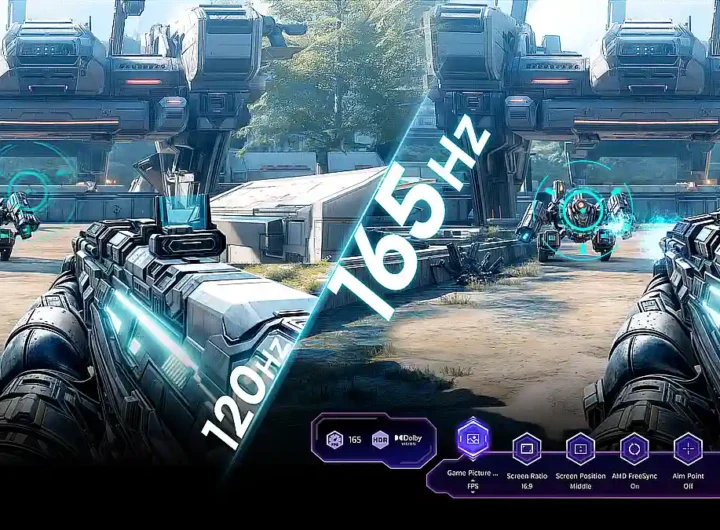Select the Game Picture mode icon
Viewport: 720px width, 530px height.
point(472,438)
